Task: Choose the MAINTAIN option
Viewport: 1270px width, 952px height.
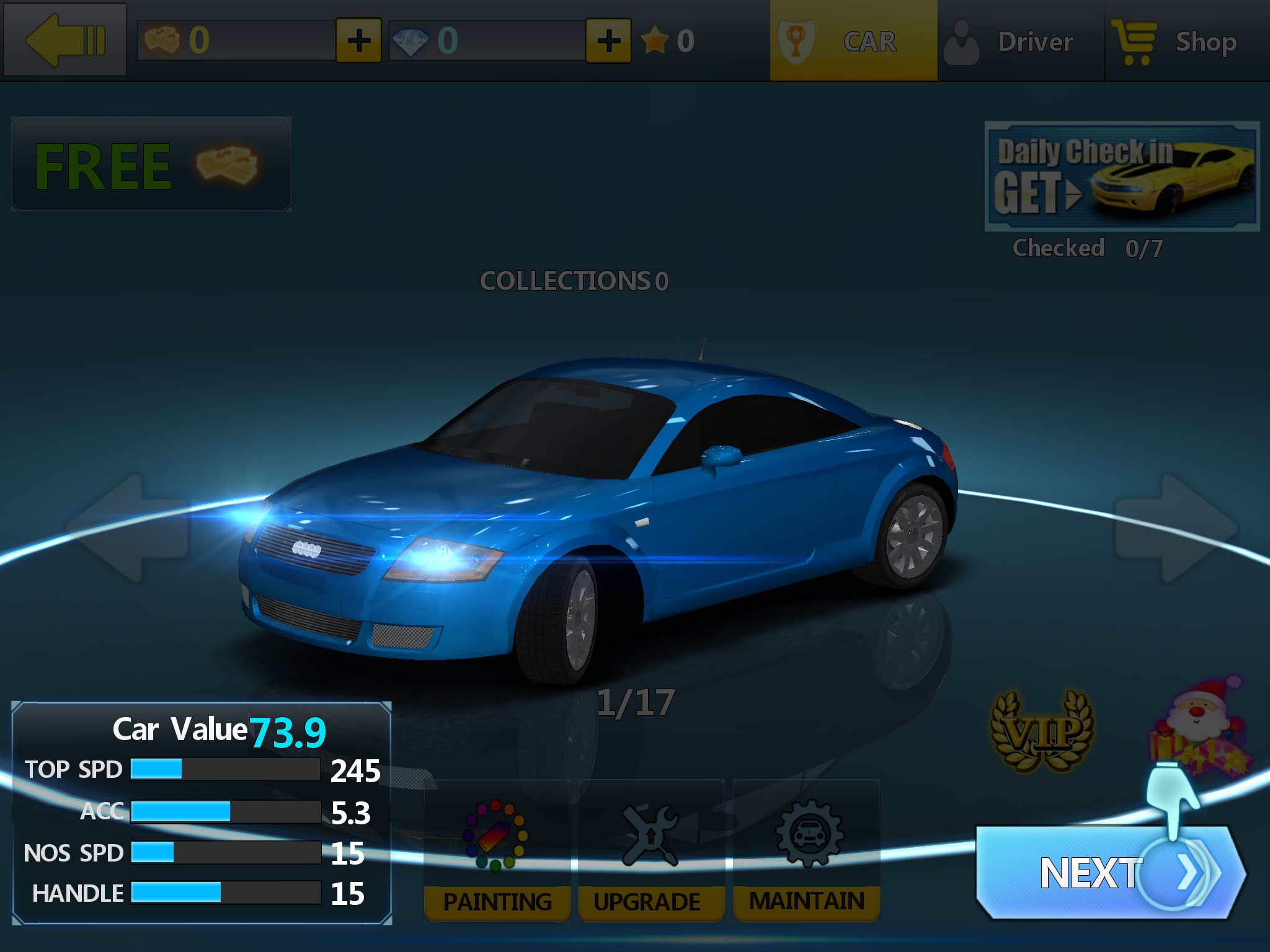Action: pos(806,852)
